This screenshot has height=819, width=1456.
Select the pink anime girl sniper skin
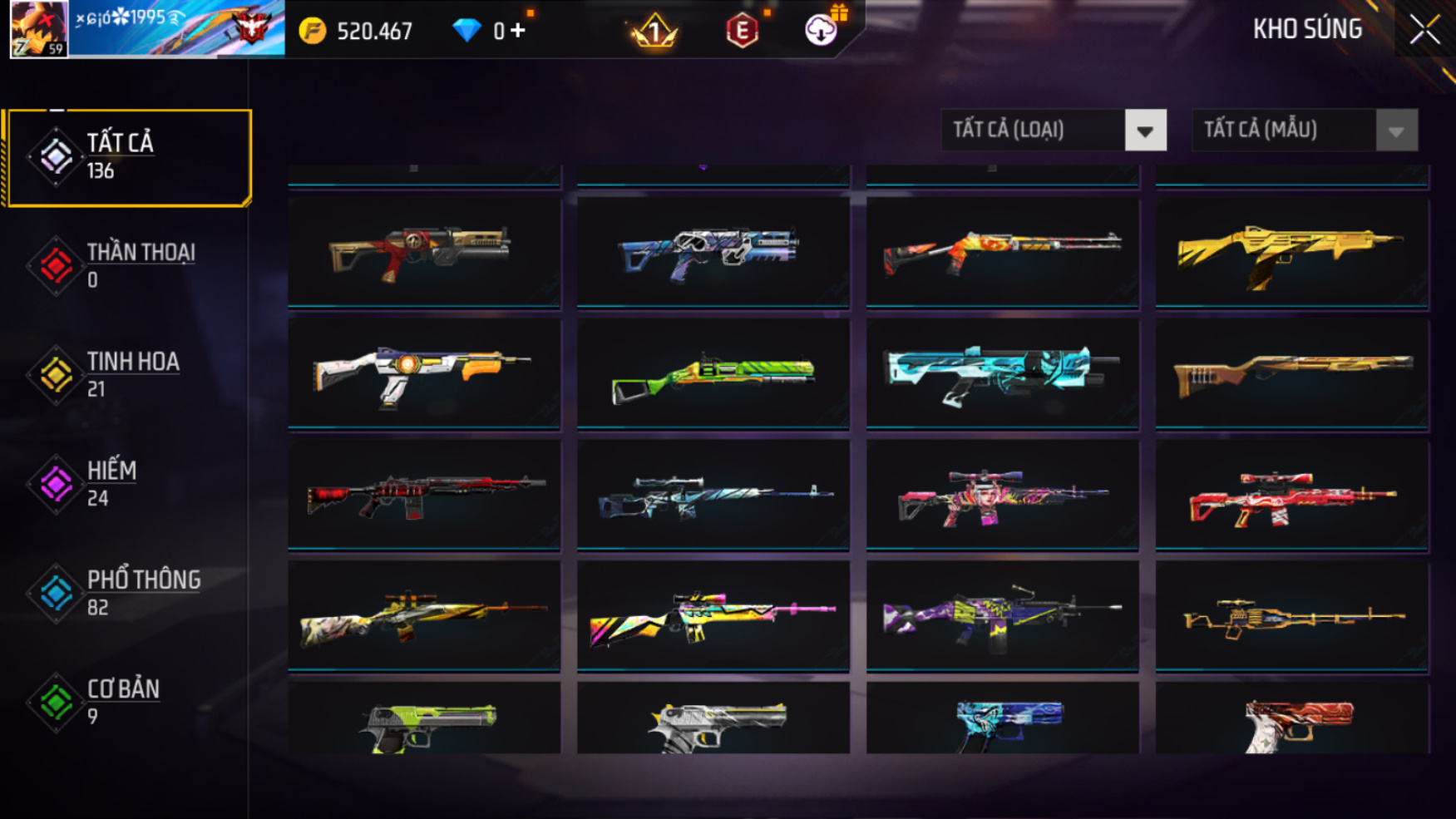[x=1002, y=496]
